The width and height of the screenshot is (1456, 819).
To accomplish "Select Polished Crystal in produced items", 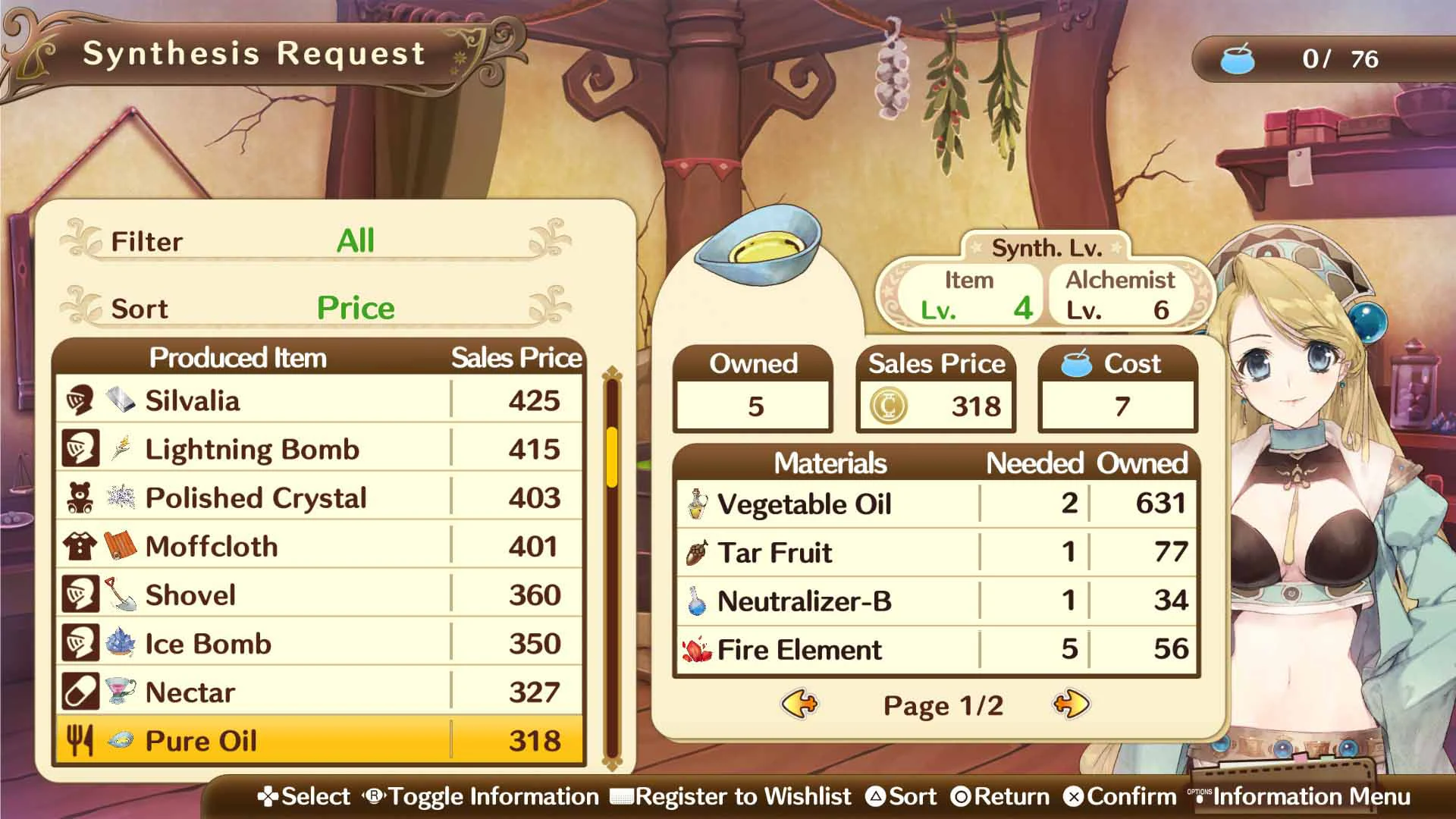I will click(x=318, y=497).
